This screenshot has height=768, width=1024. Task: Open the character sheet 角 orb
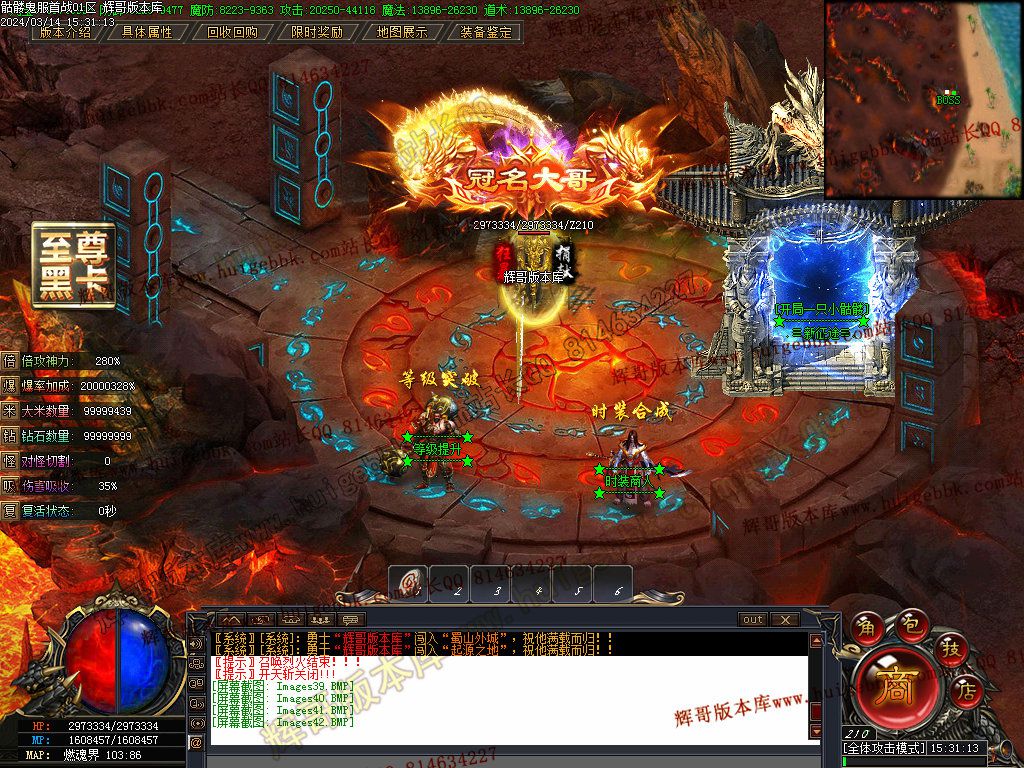867,628
